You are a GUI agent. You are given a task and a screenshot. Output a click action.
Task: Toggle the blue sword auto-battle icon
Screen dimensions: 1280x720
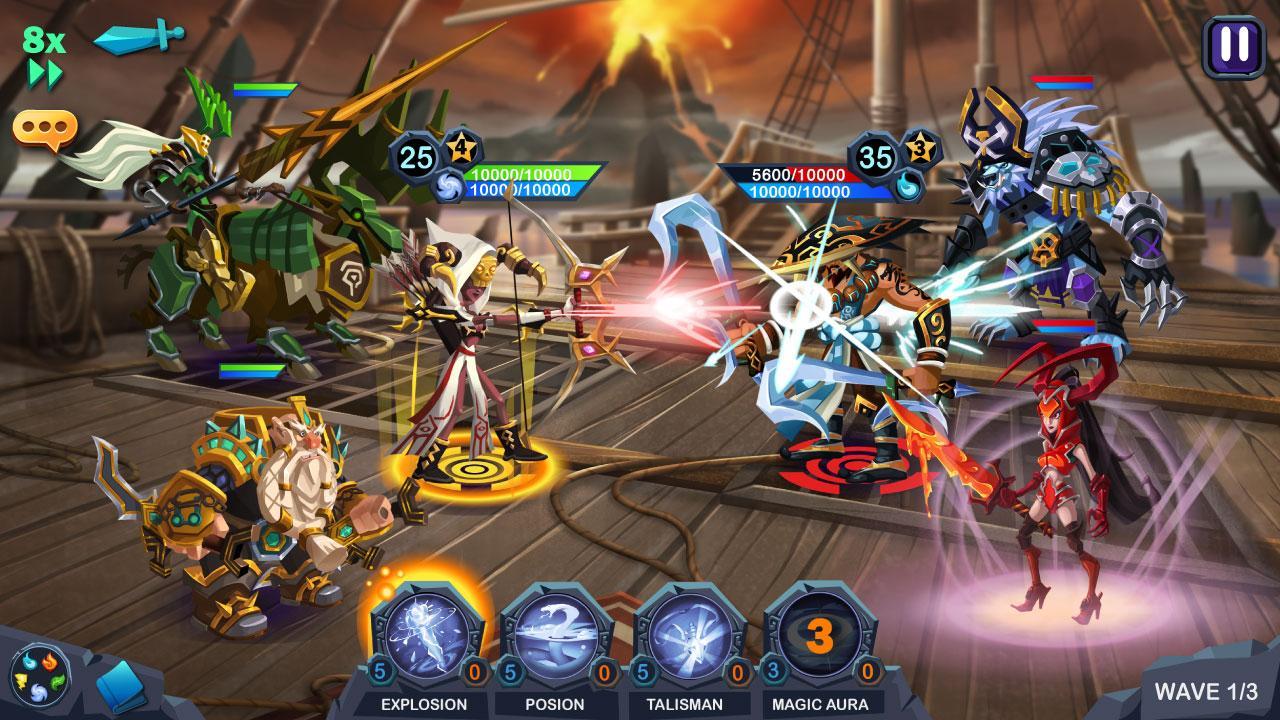click(x=138, y=37)
